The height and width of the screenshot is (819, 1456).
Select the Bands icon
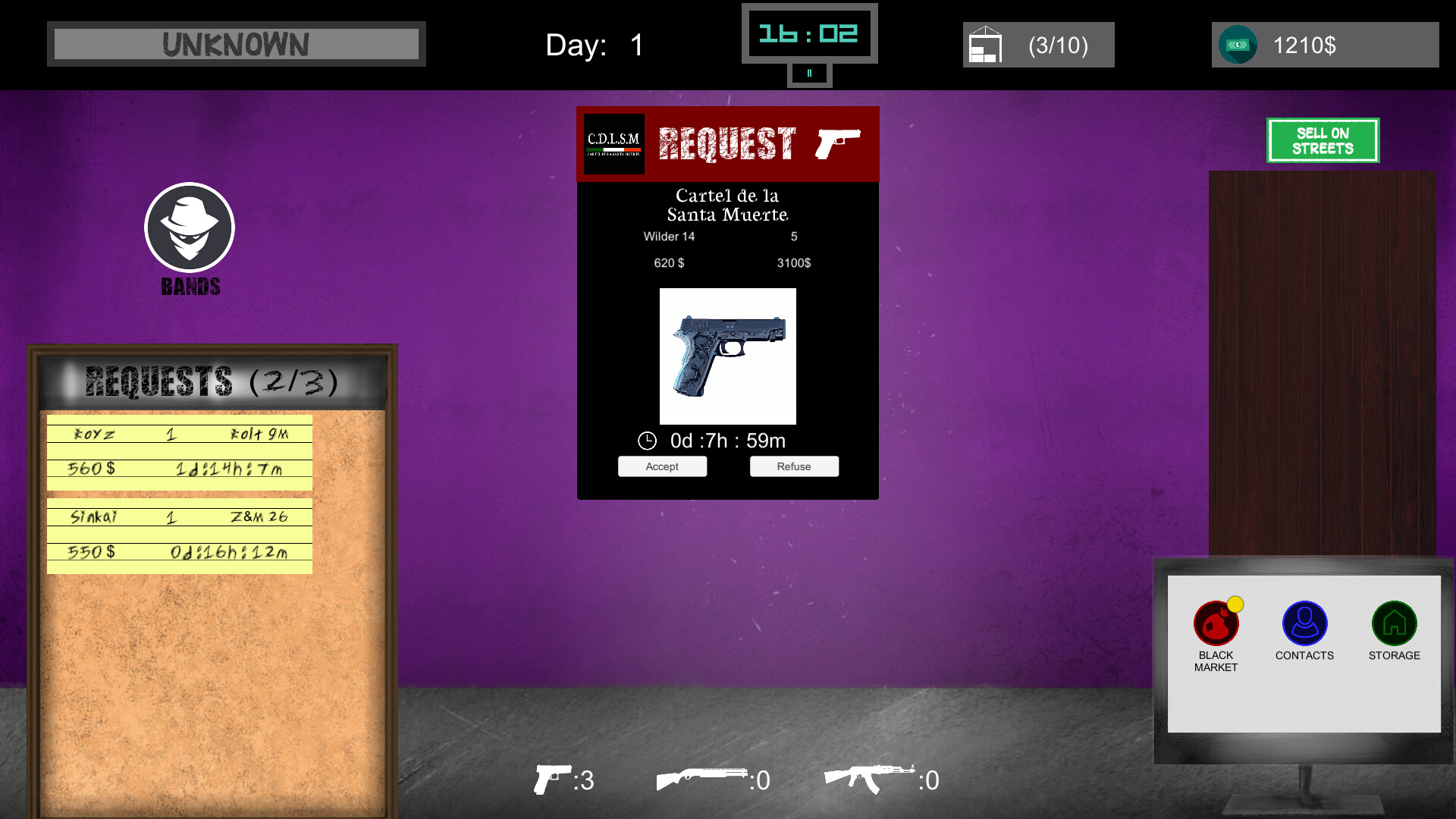189,227
